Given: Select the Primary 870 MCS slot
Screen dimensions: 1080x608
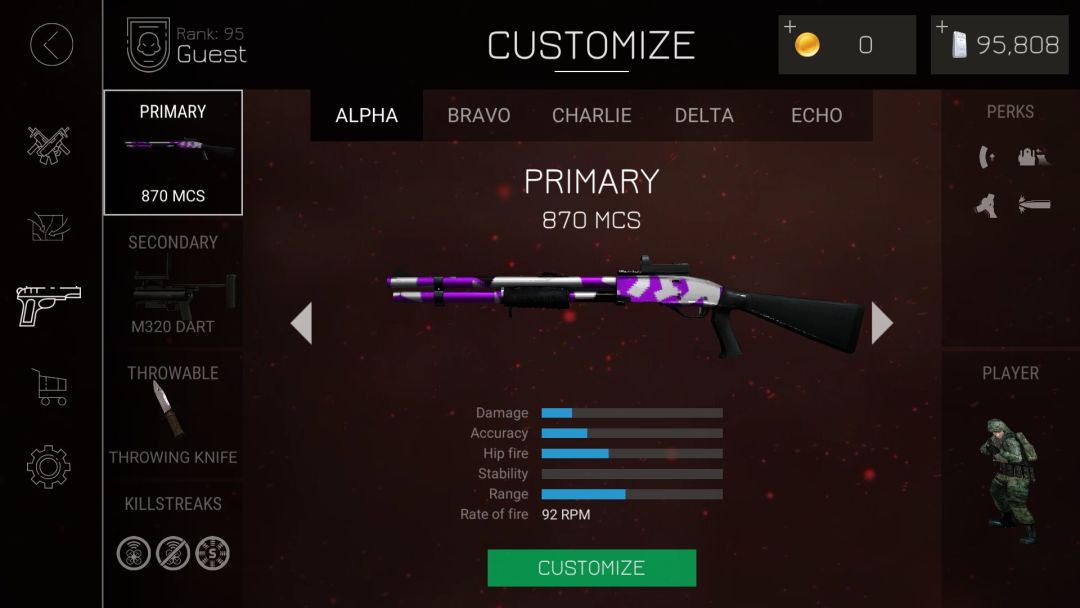Looking at the screenshot, I should click(x=173, y=153).
